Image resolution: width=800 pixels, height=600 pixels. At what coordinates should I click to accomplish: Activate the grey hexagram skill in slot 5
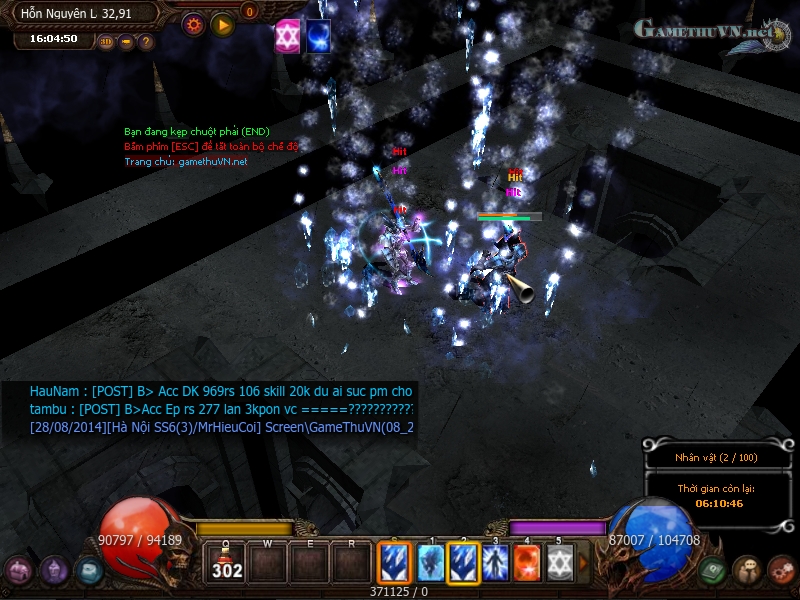click(560, 562)
